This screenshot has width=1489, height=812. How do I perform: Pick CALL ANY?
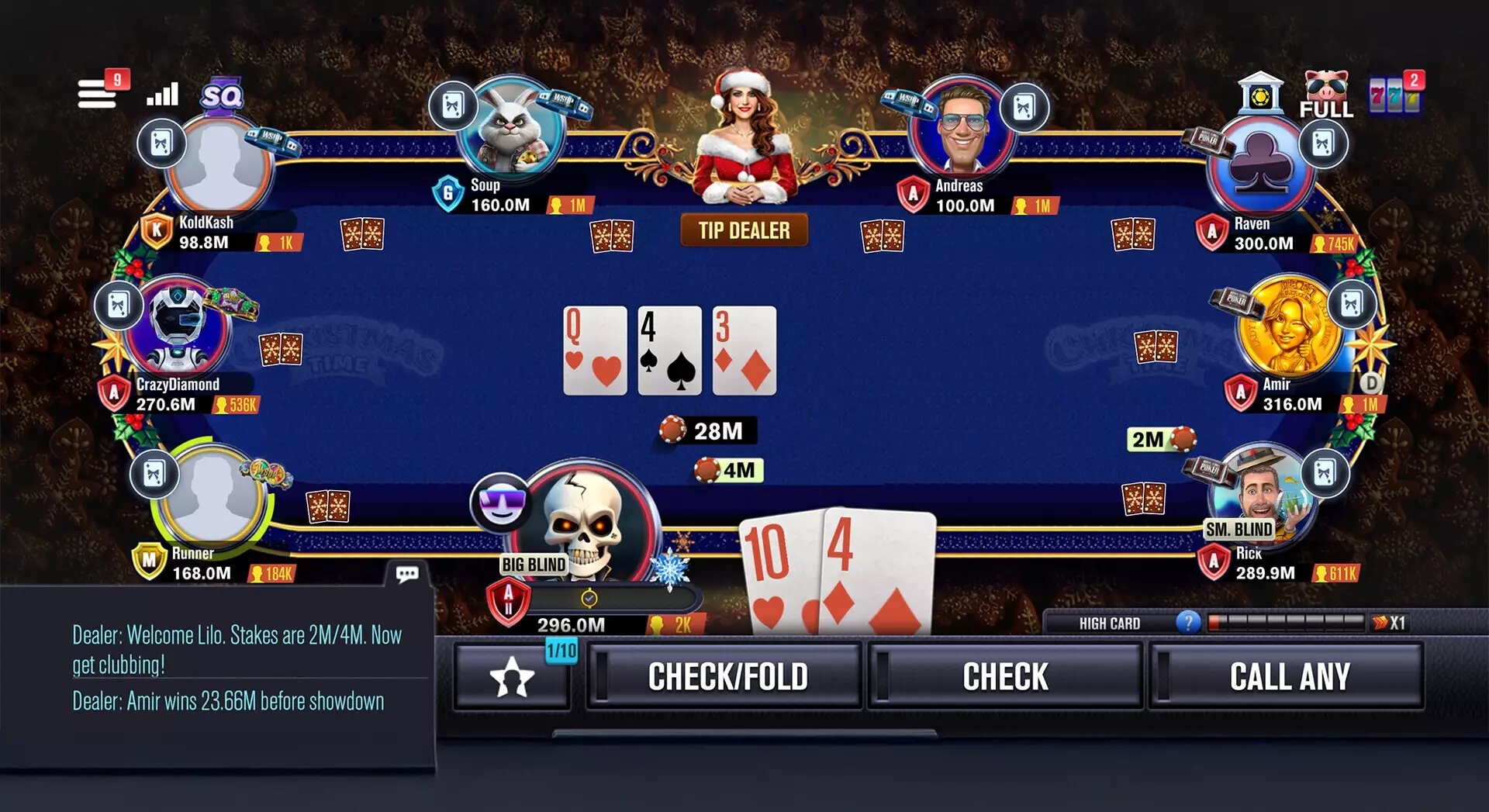(x=1288, y=676)
